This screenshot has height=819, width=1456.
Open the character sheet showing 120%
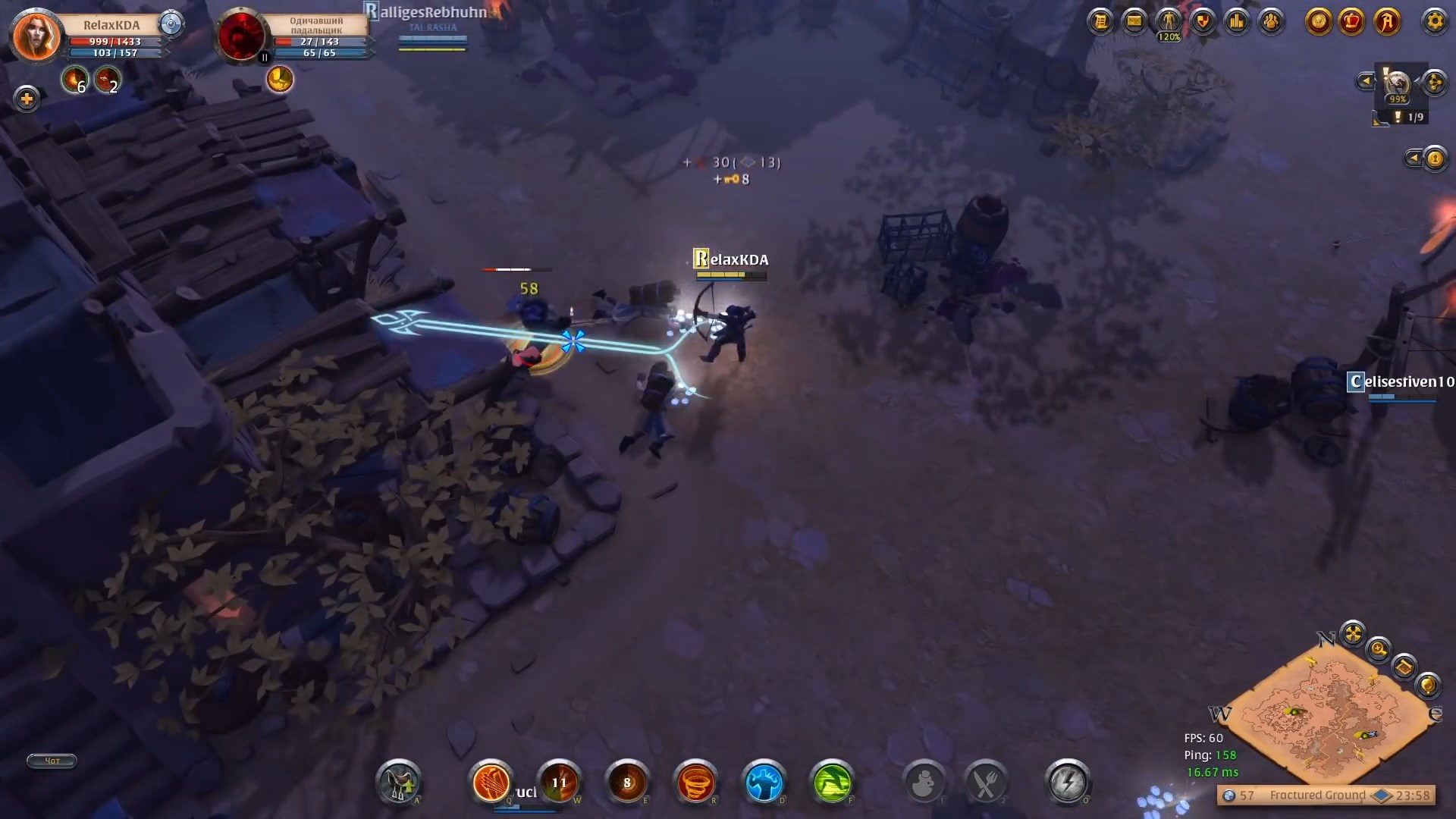[1168, 21]
